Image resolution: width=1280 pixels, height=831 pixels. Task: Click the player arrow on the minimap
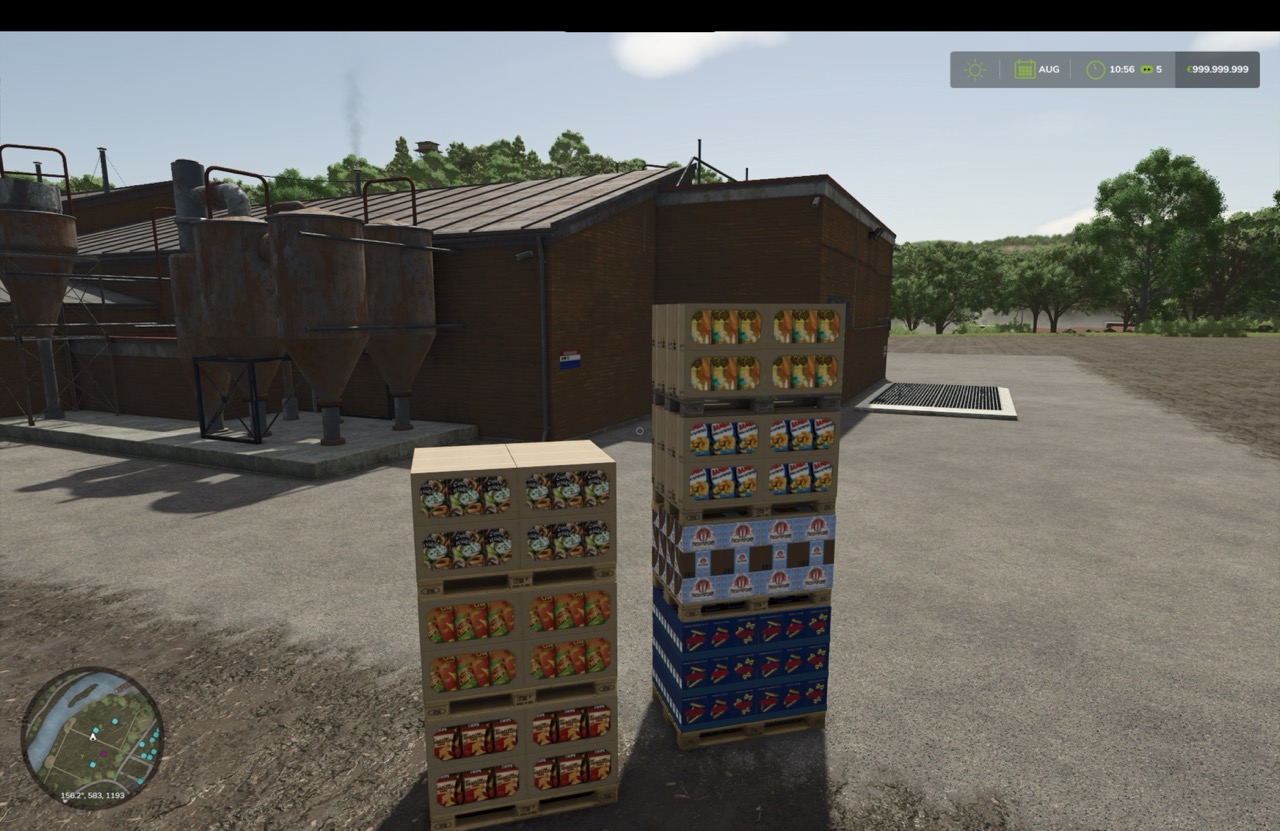pyautogui.click(x=92, y=738)
